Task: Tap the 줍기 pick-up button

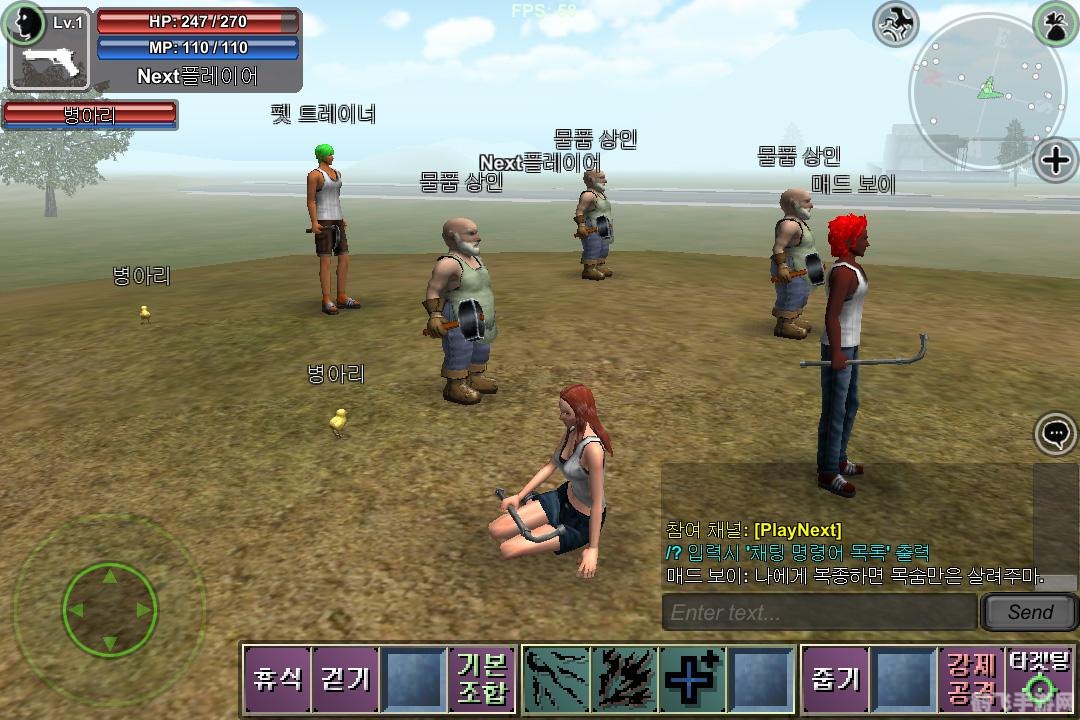Action: pyautogui.click(x=835, y=679)
